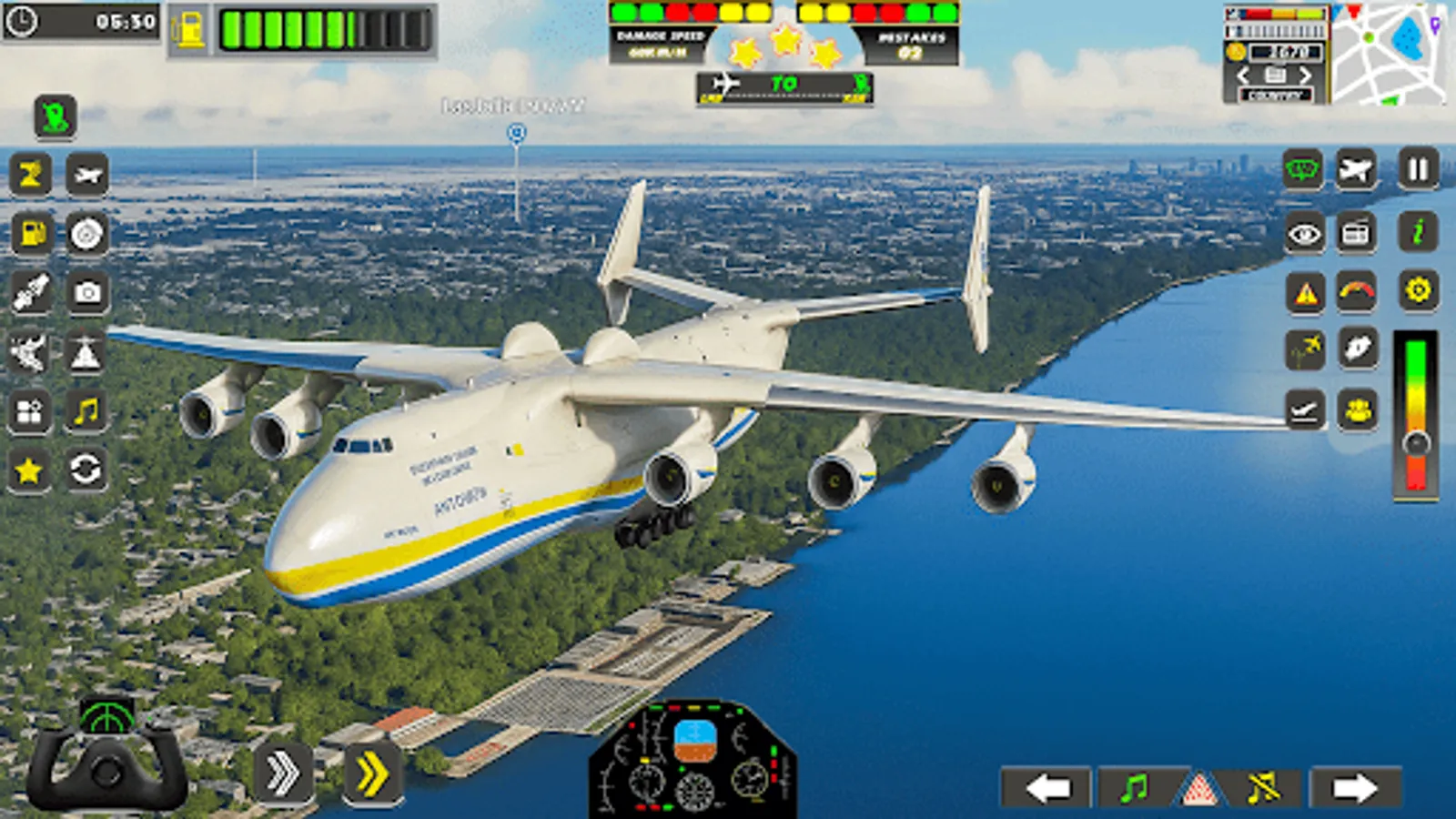This screenshot has width=1456, height=819.
Task: Toggle the headlights icon at top right
Action: (1304, 168)
